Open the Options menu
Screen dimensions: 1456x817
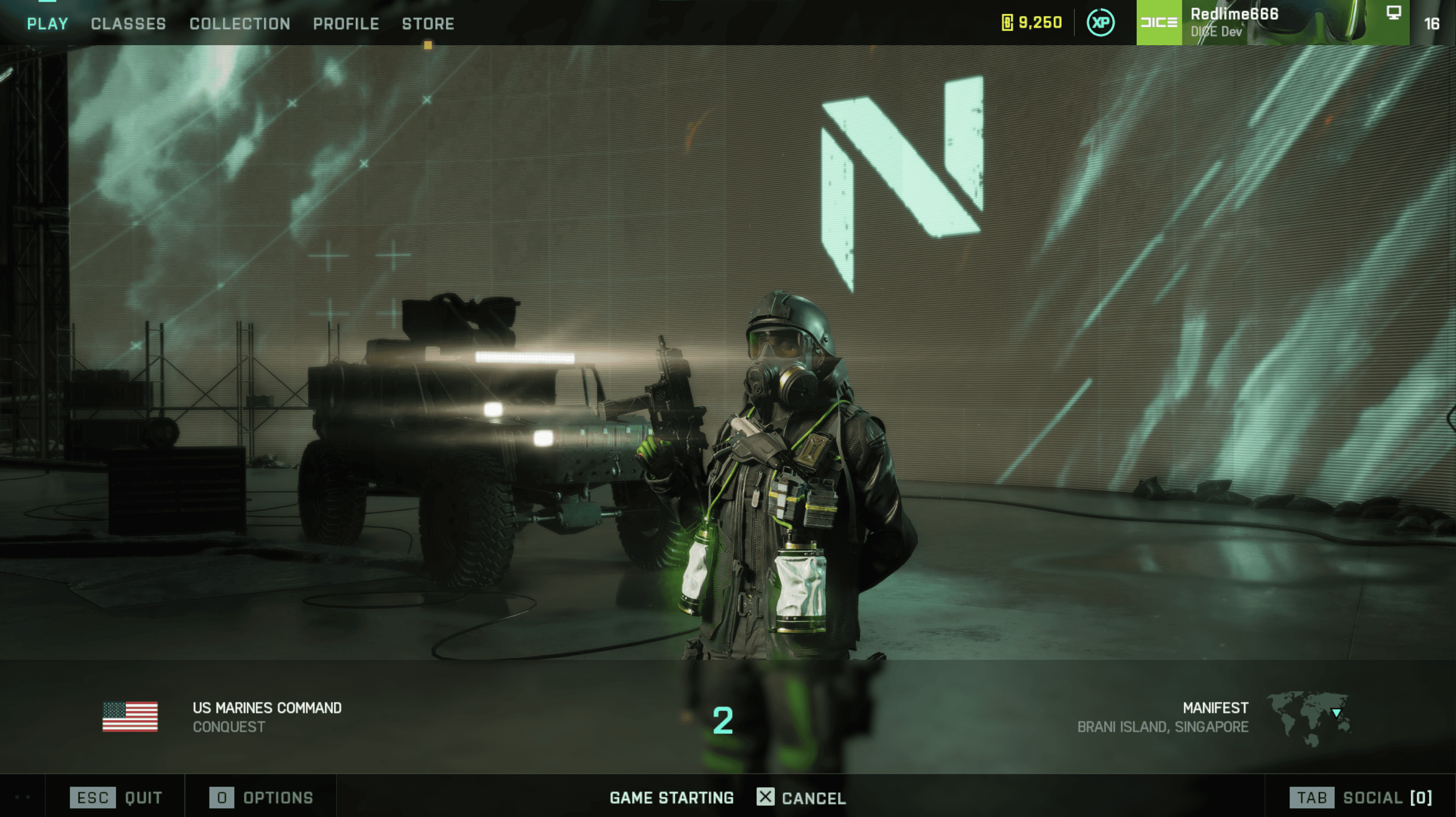(x=261, y=798)
